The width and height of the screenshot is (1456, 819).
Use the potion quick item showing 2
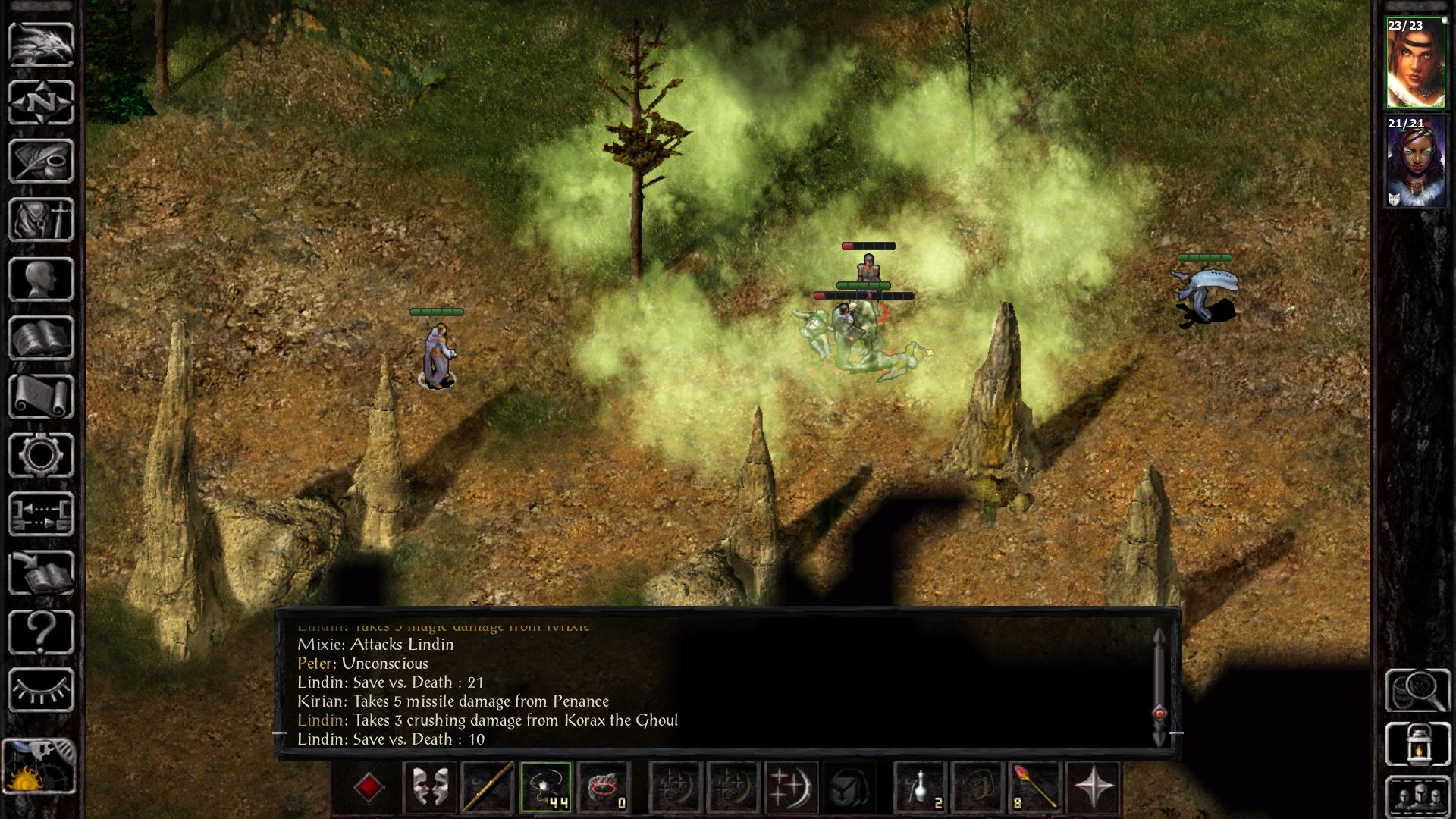point(921,787)
